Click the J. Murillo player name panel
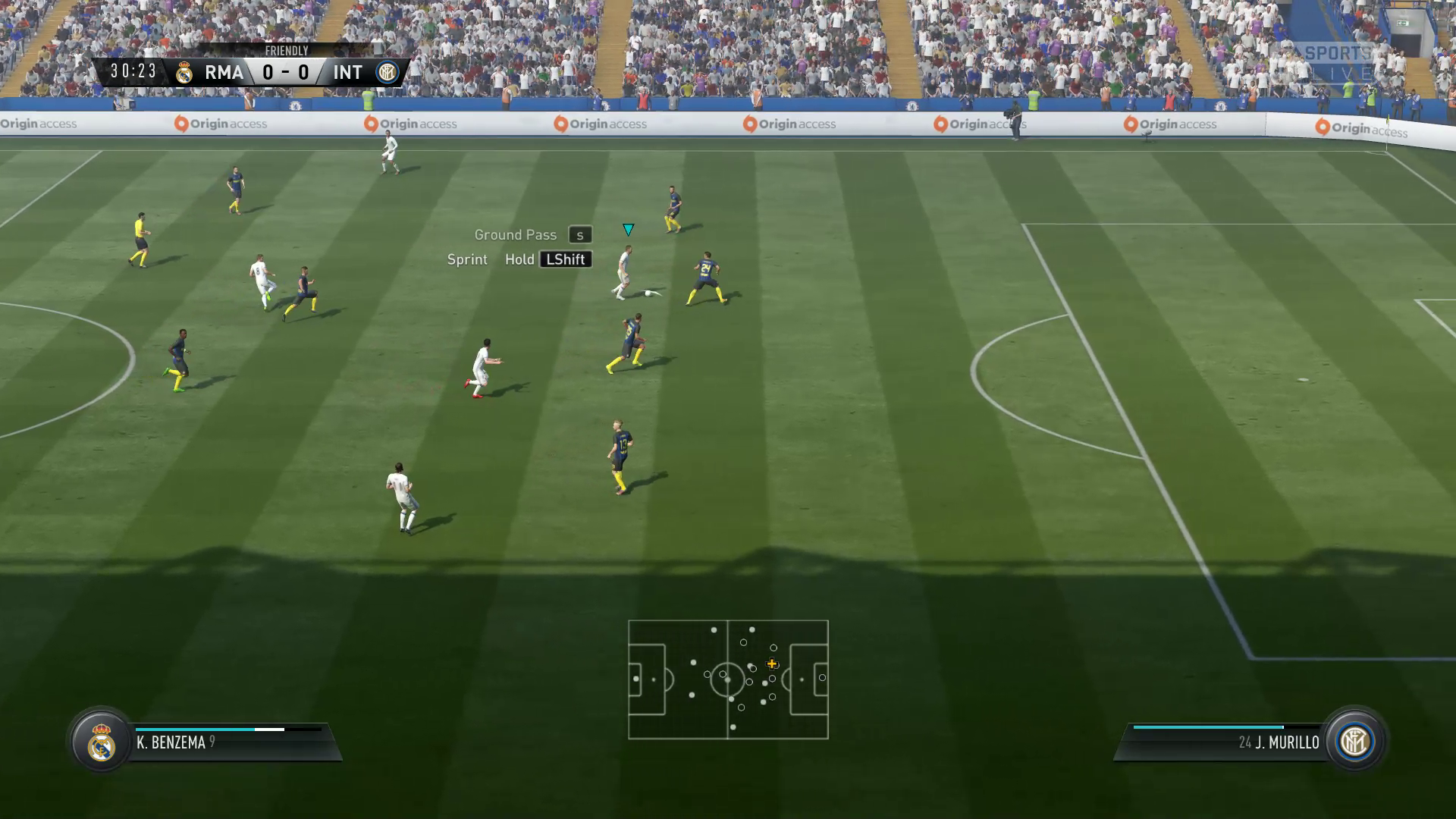Screen dimensions: 1456x819 [1228, 742]
